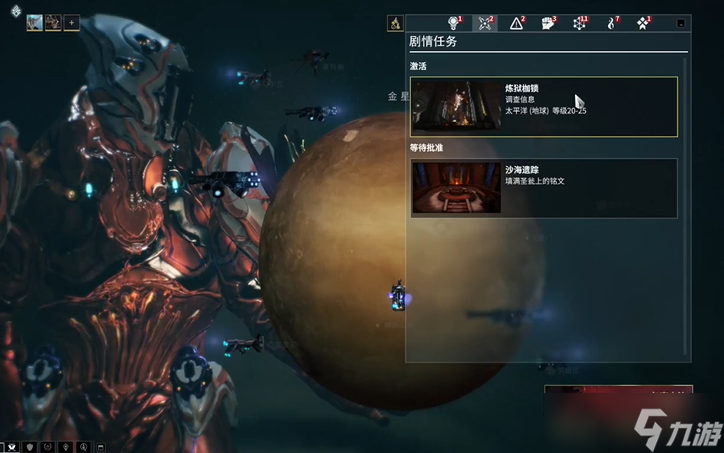
Task: Click the crossed-swords skull icon in bottom bar
Action: coord(12,445)
